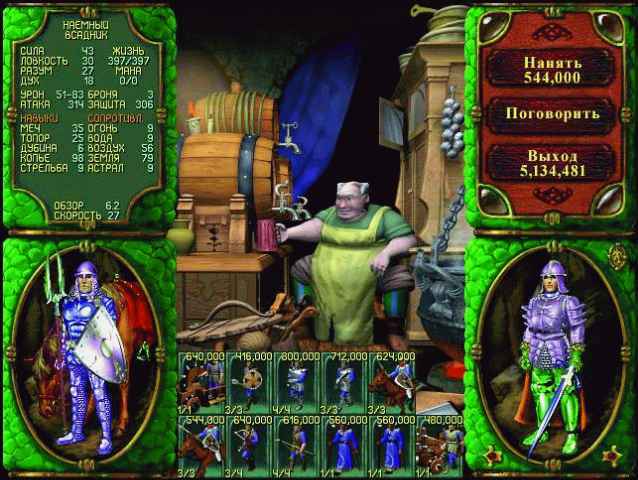The height and width of the screenshot is (480, 638).
Task: Choose the Поговорить (Talk) button
Action: (552, 113)
